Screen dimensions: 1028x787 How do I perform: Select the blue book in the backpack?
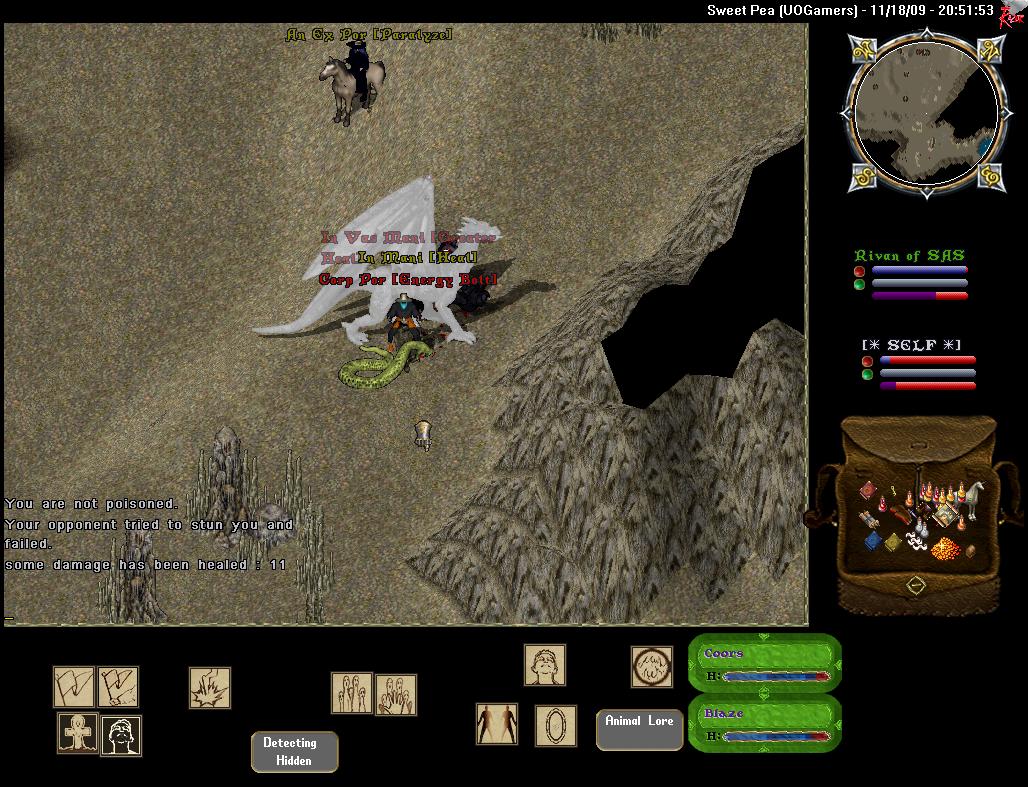(x=871, y=542)
